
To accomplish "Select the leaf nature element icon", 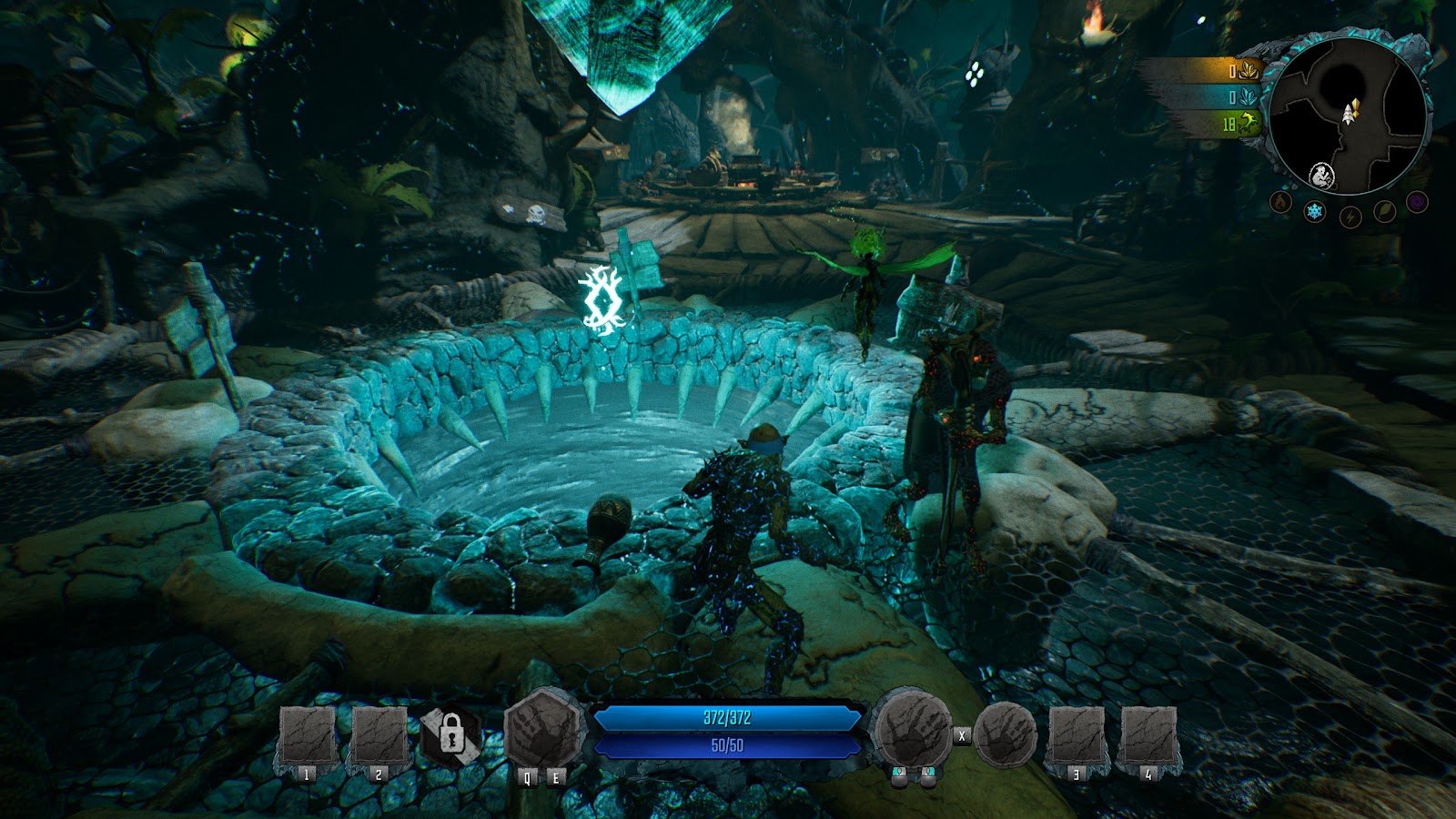I will pyautogui.click(x=1384, y=212).
